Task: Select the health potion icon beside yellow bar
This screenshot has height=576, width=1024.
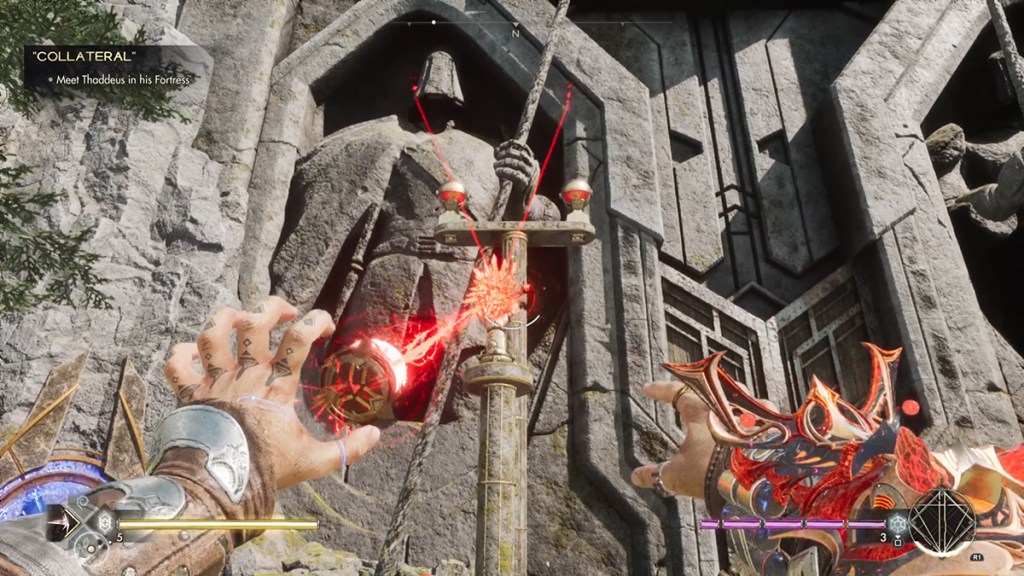Action: point(103,522)
